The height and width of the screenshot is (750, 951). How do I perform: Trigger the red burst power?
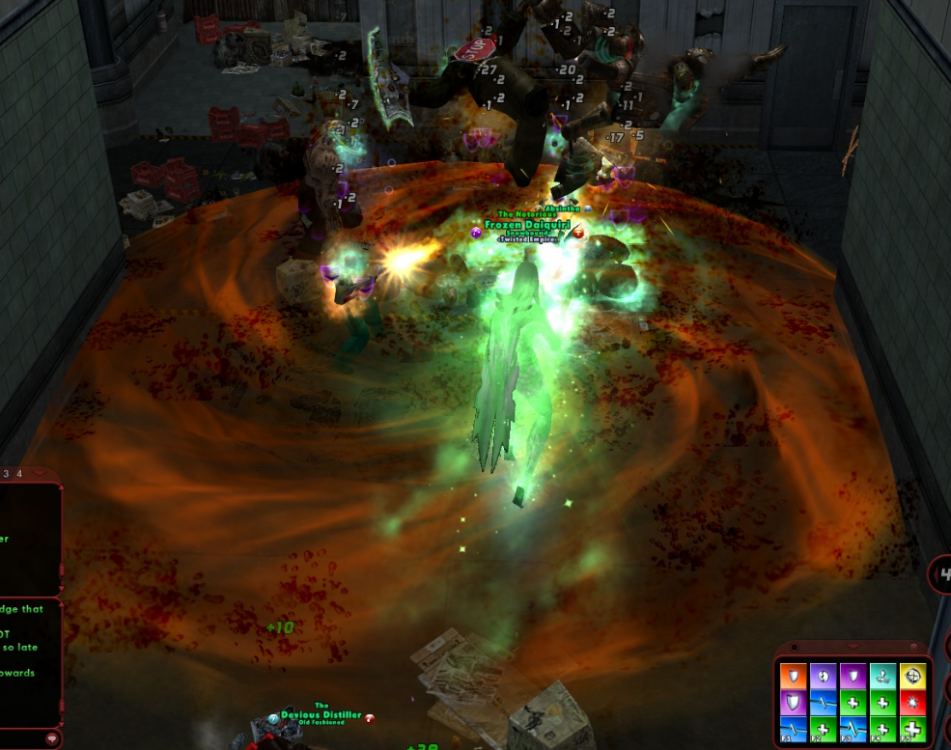pos(912,703)
